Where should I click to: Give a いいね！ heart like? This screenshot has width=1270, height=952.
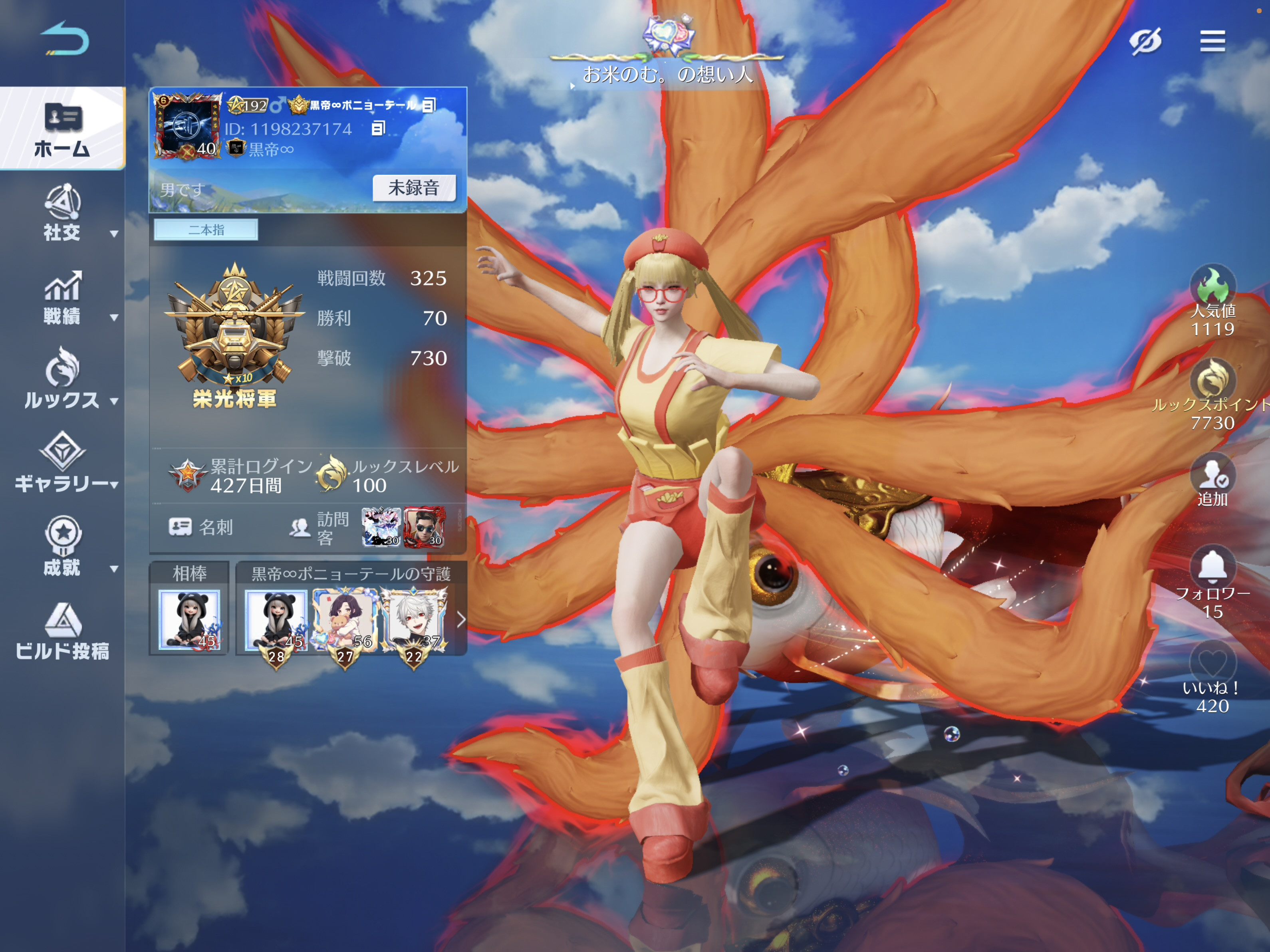[x=1212, y=663]
